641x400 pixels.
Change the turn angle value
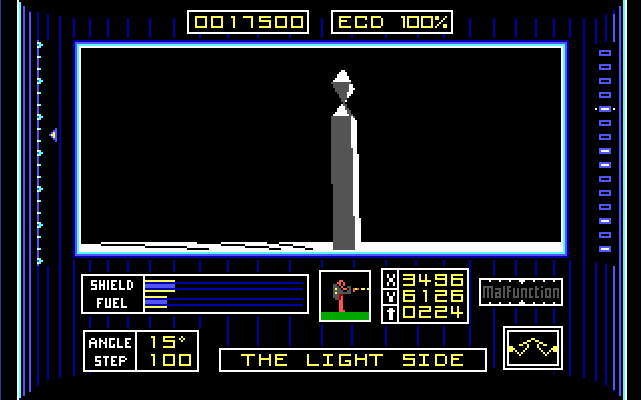click(x=170, y=342)
